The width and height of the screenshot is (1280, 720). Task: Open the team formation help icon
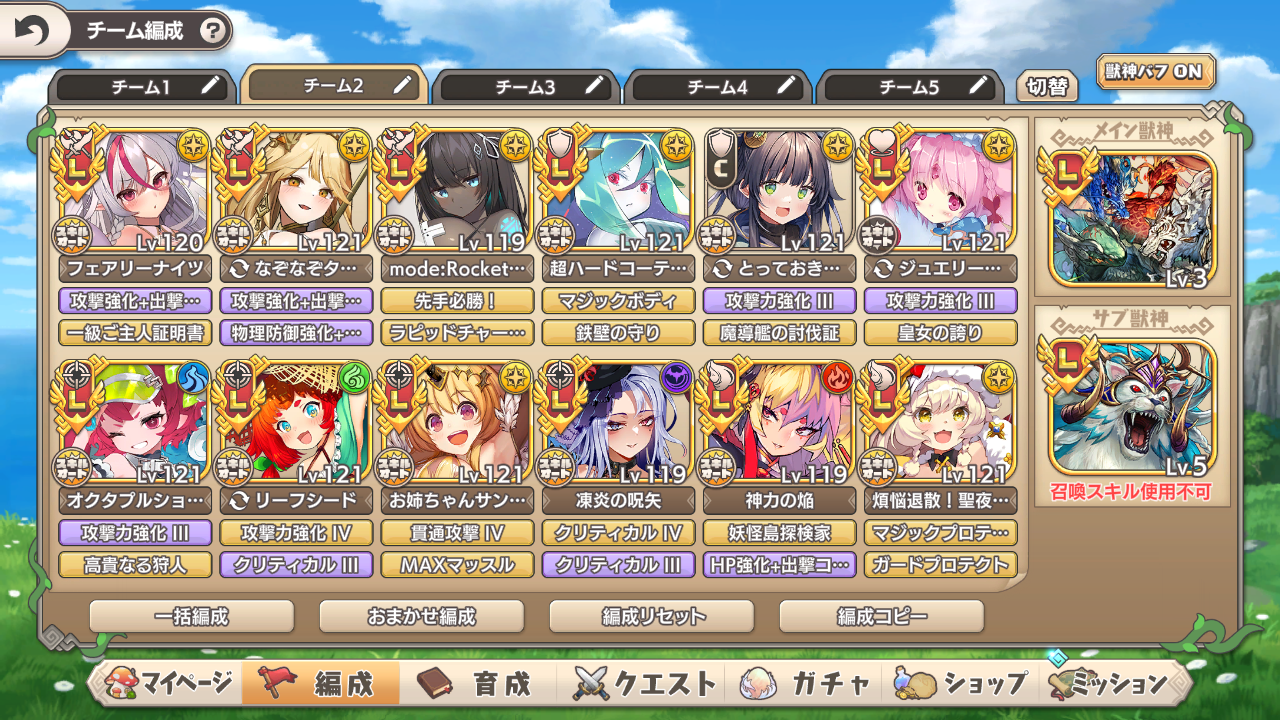212,31
